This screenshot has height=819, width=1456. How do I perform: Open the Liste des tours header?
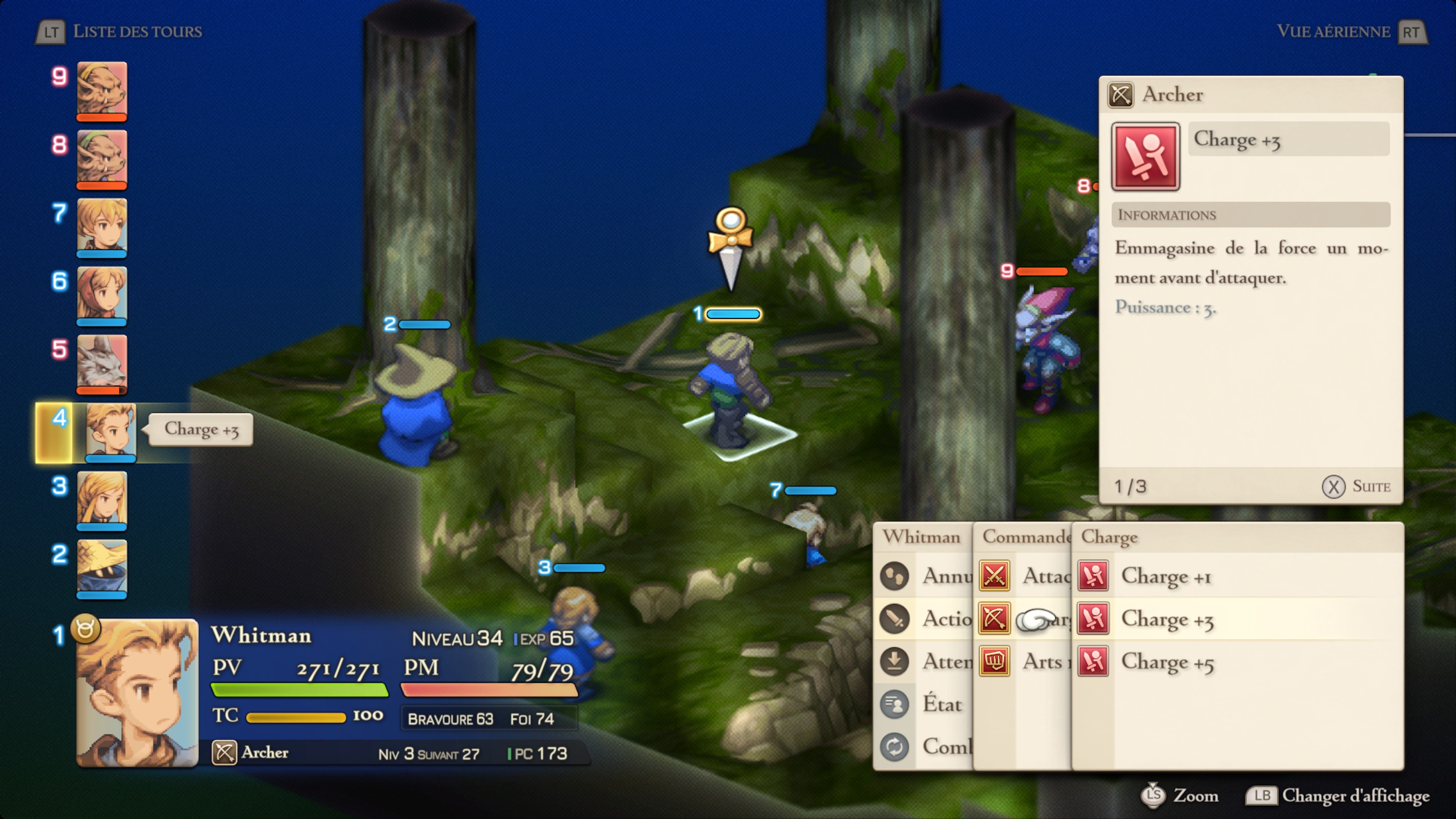click(137, 31)
